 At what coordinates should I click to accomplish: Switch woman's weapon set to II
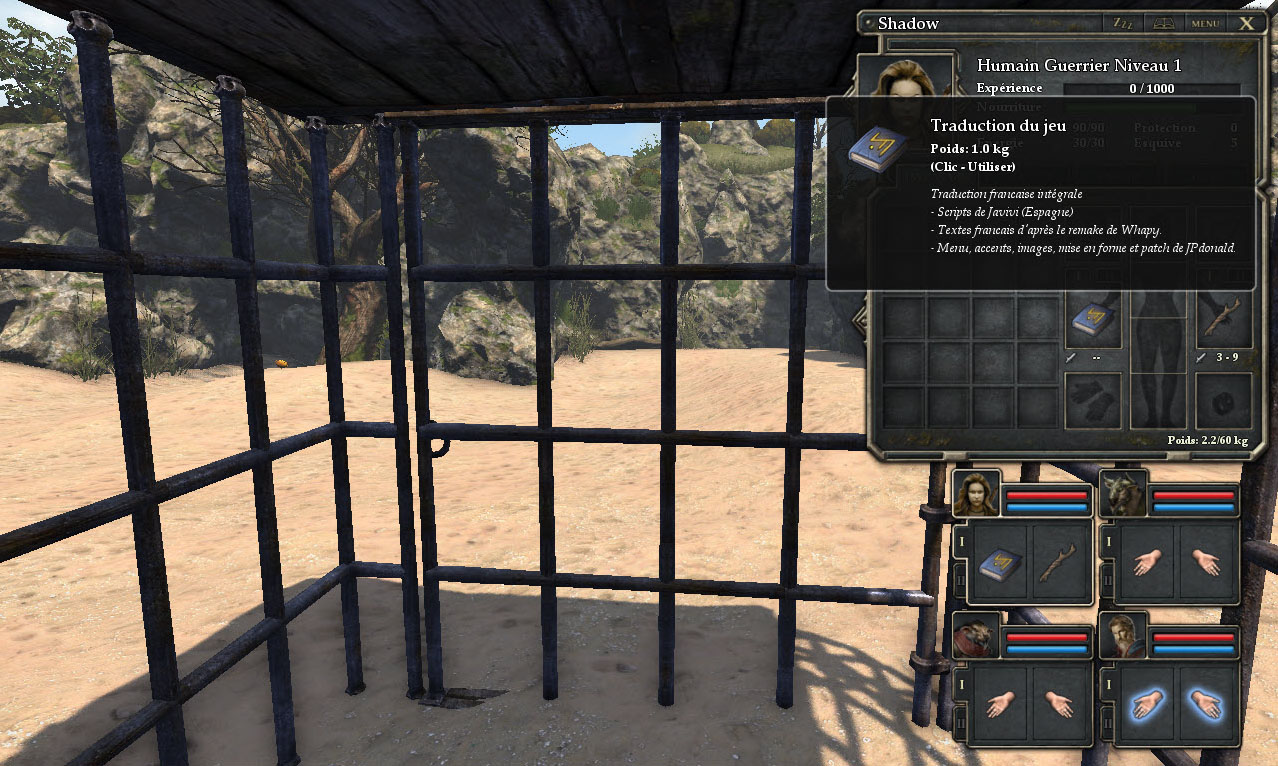pos(961,580)
